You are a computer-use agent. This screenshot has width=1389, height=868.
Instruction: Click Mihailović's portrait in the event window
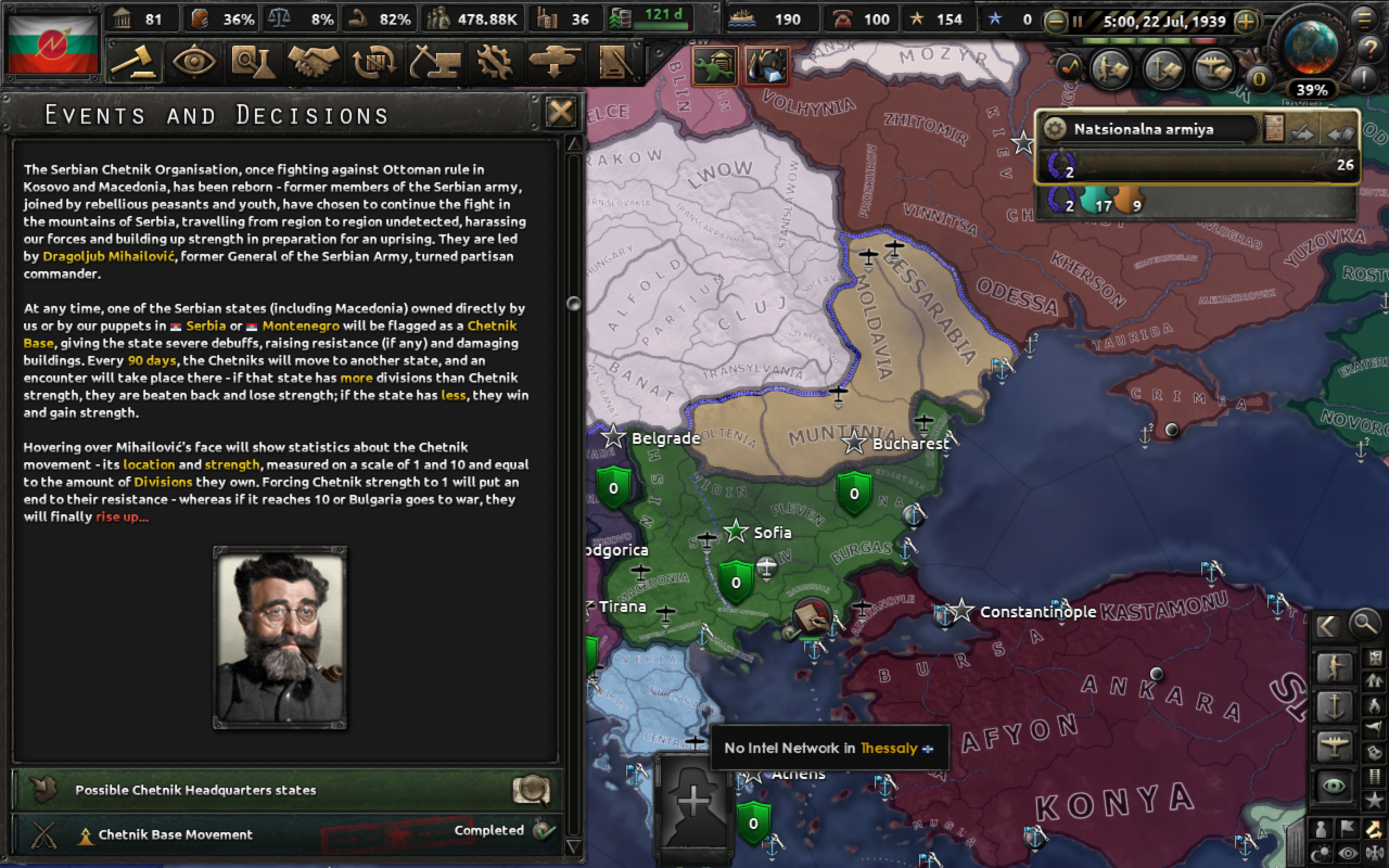point(279,639)
